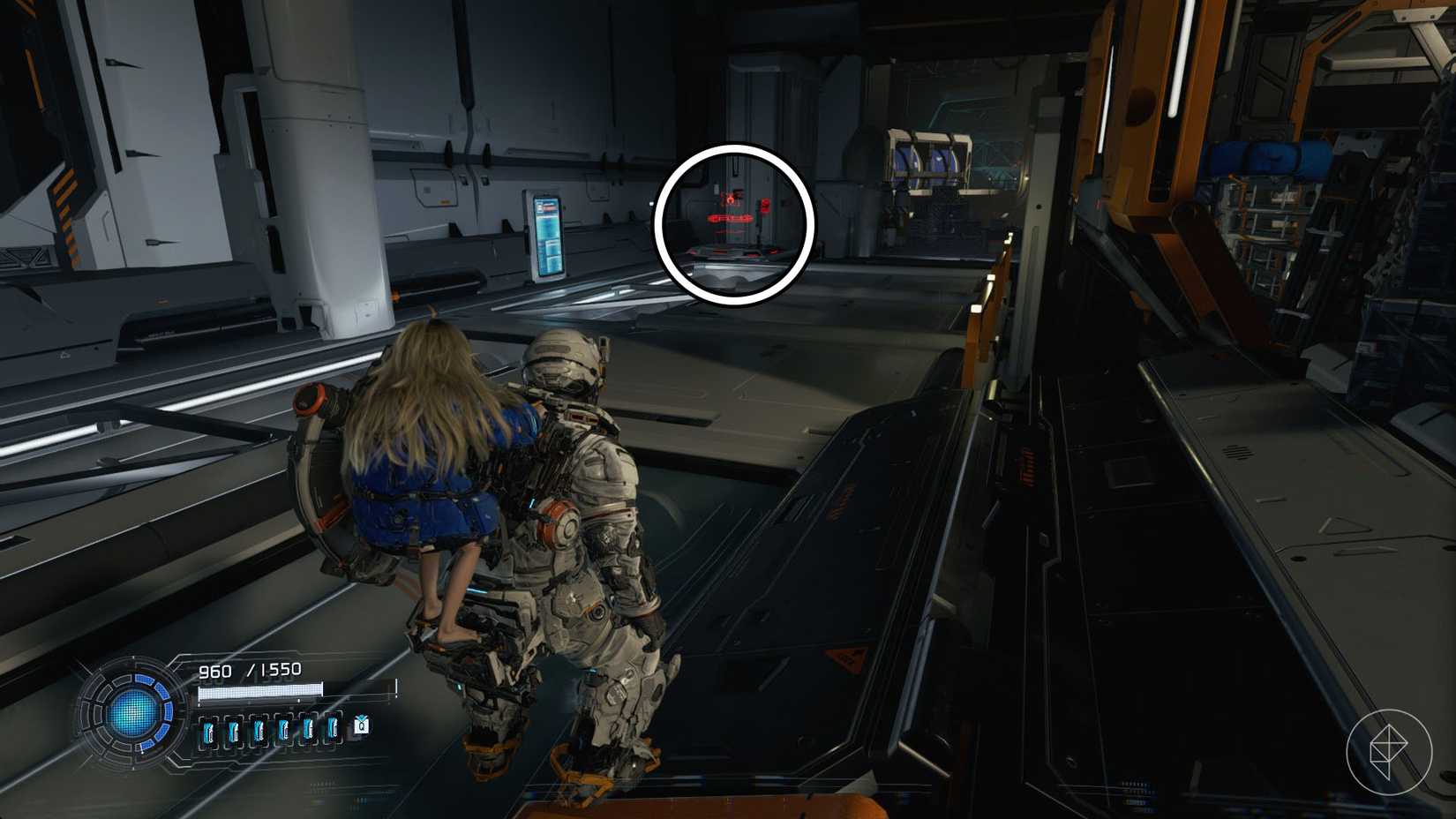Click the third injector consumable icon

coord(259,731)
